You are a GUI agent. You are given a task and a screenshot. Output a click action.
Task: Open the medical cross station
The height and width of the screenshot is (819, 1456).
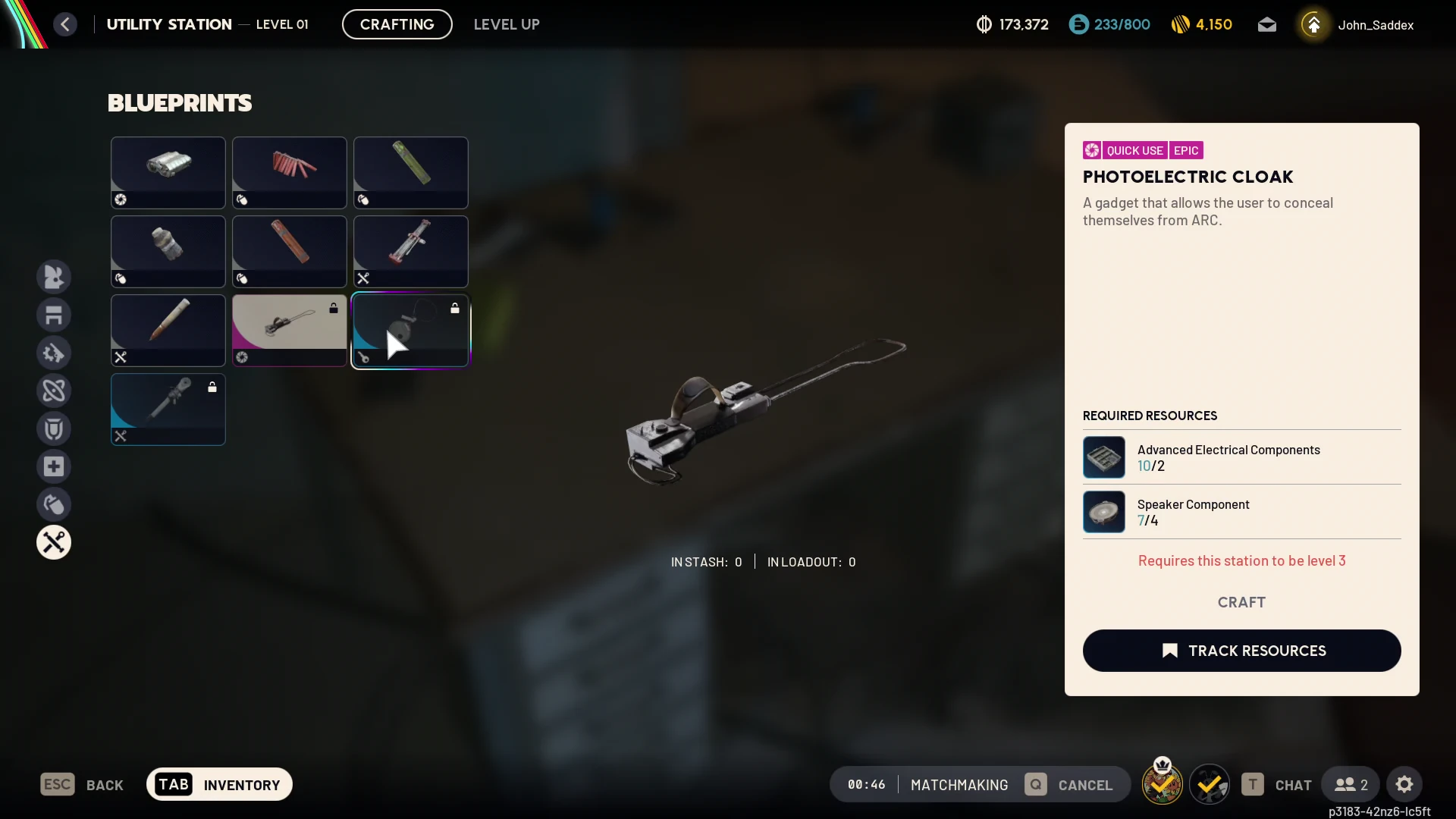point(54,466)
